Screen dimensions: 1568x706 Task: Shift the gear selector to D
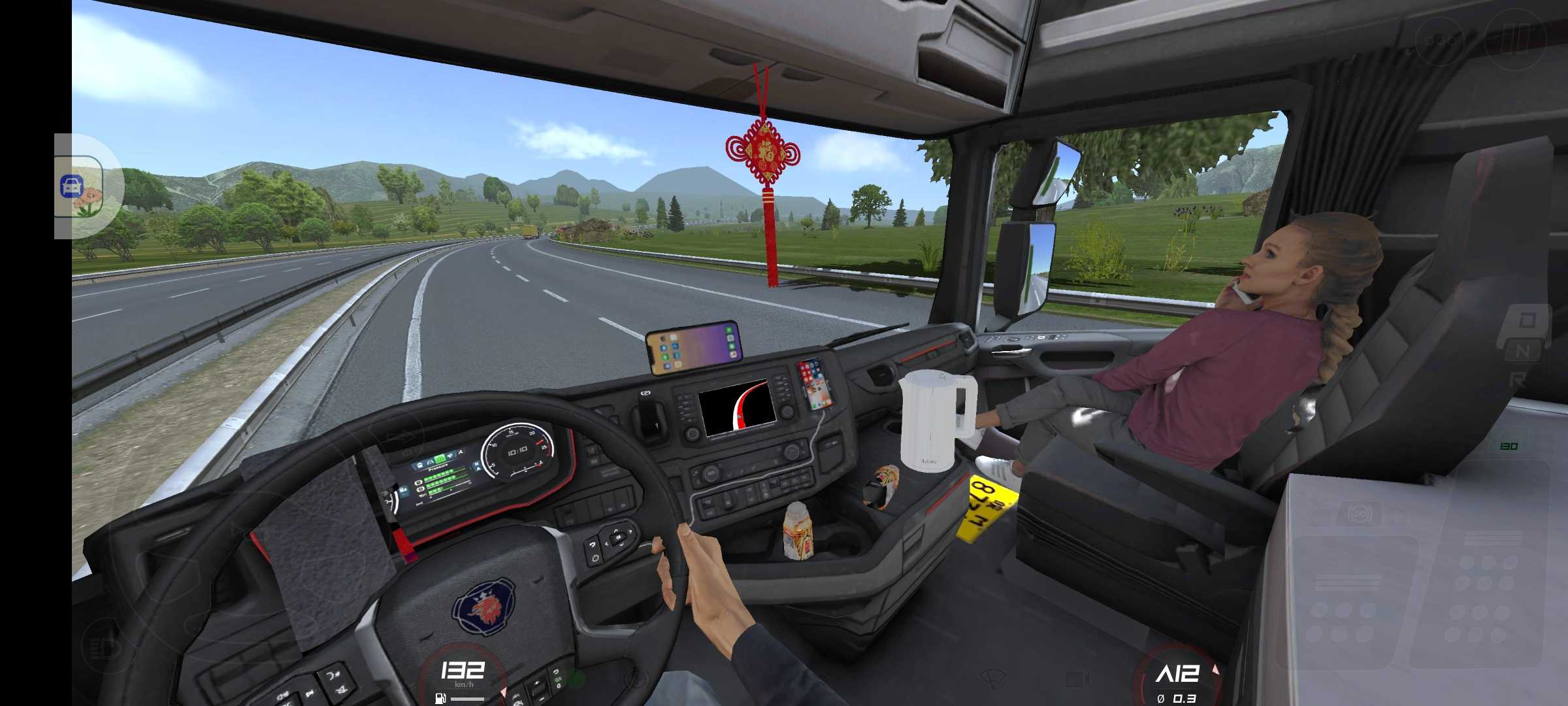[1527, 322]
